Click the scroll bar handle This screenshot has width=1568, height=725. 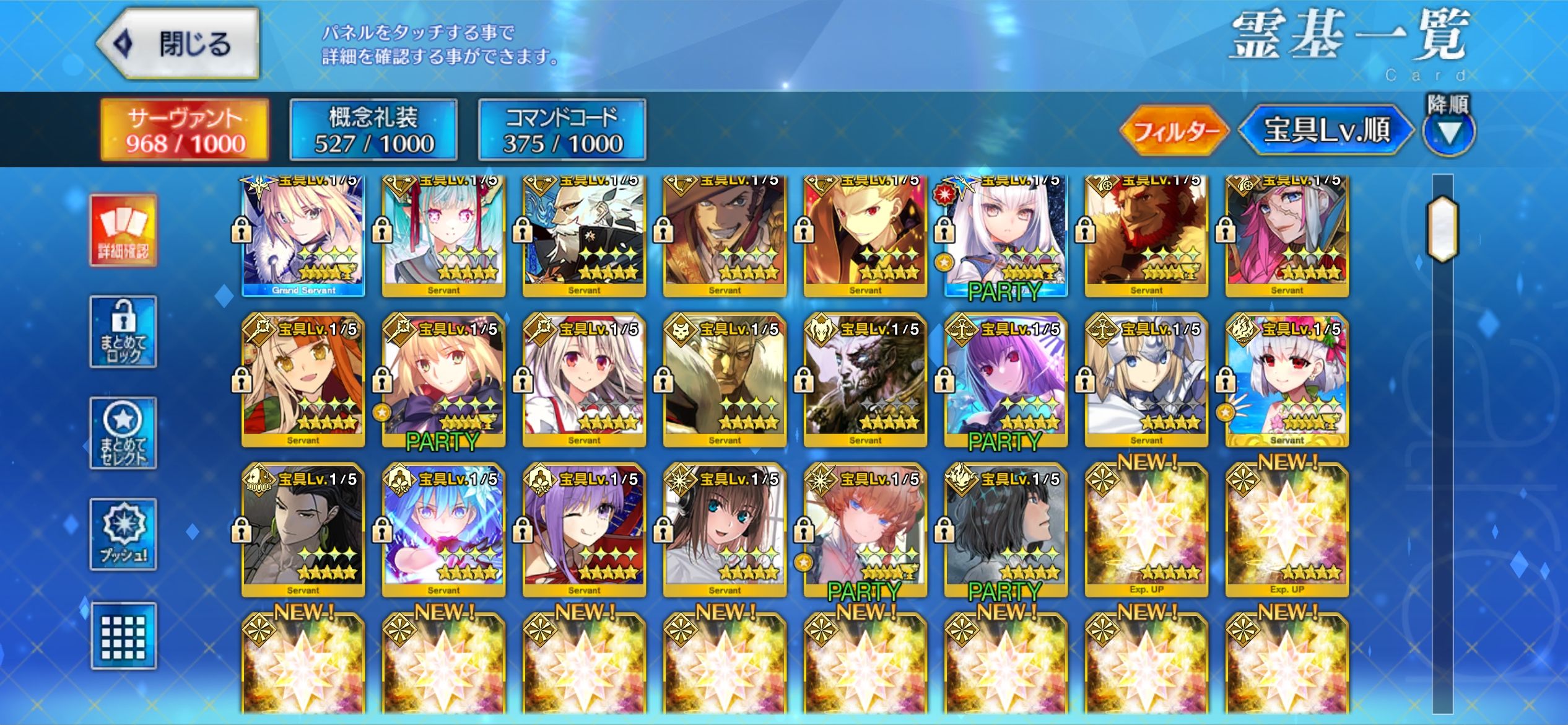(1443, 228)
